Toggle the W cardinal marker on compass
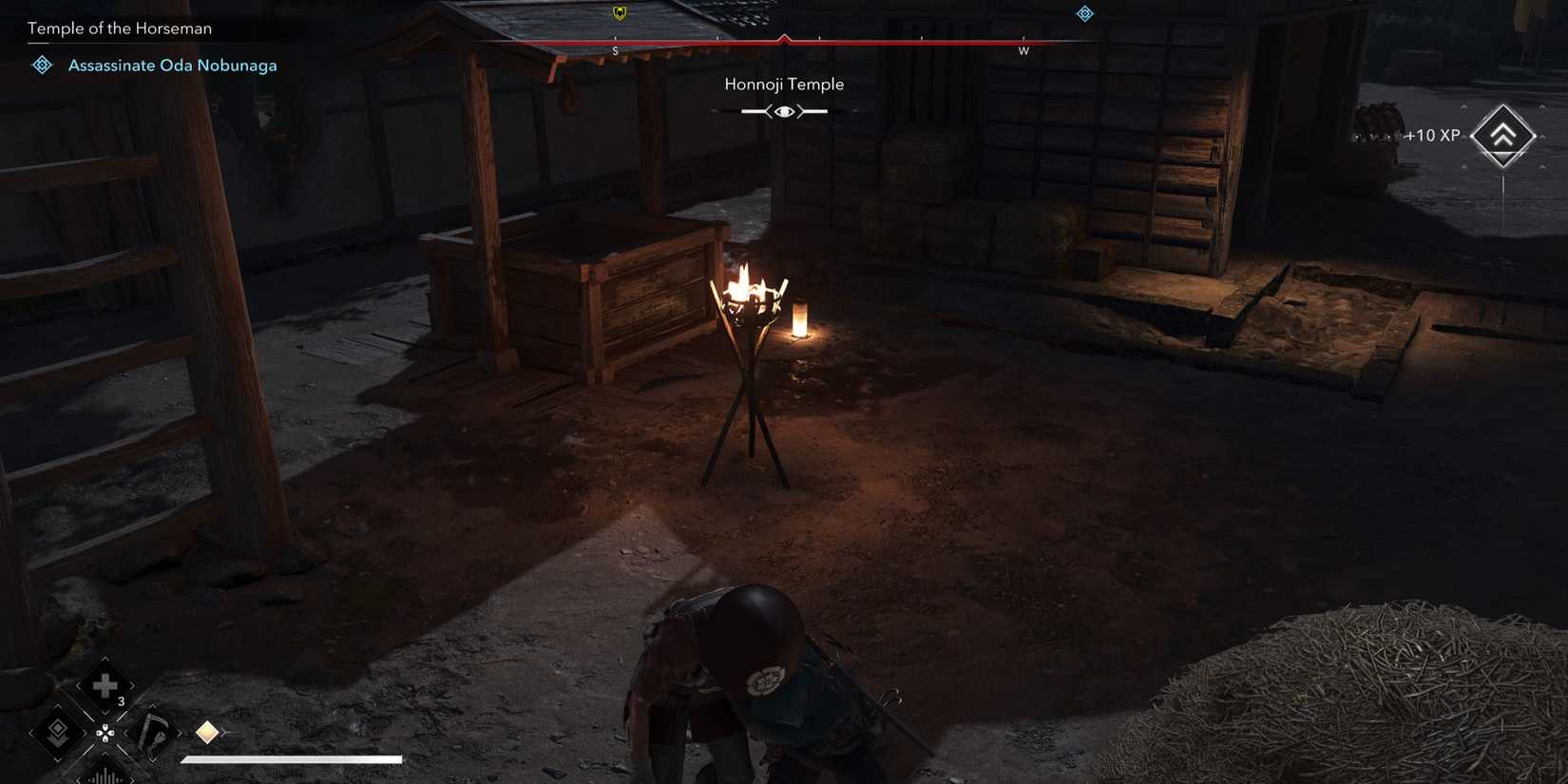Screen dimensions: 1568x784 pos(1023,52)
